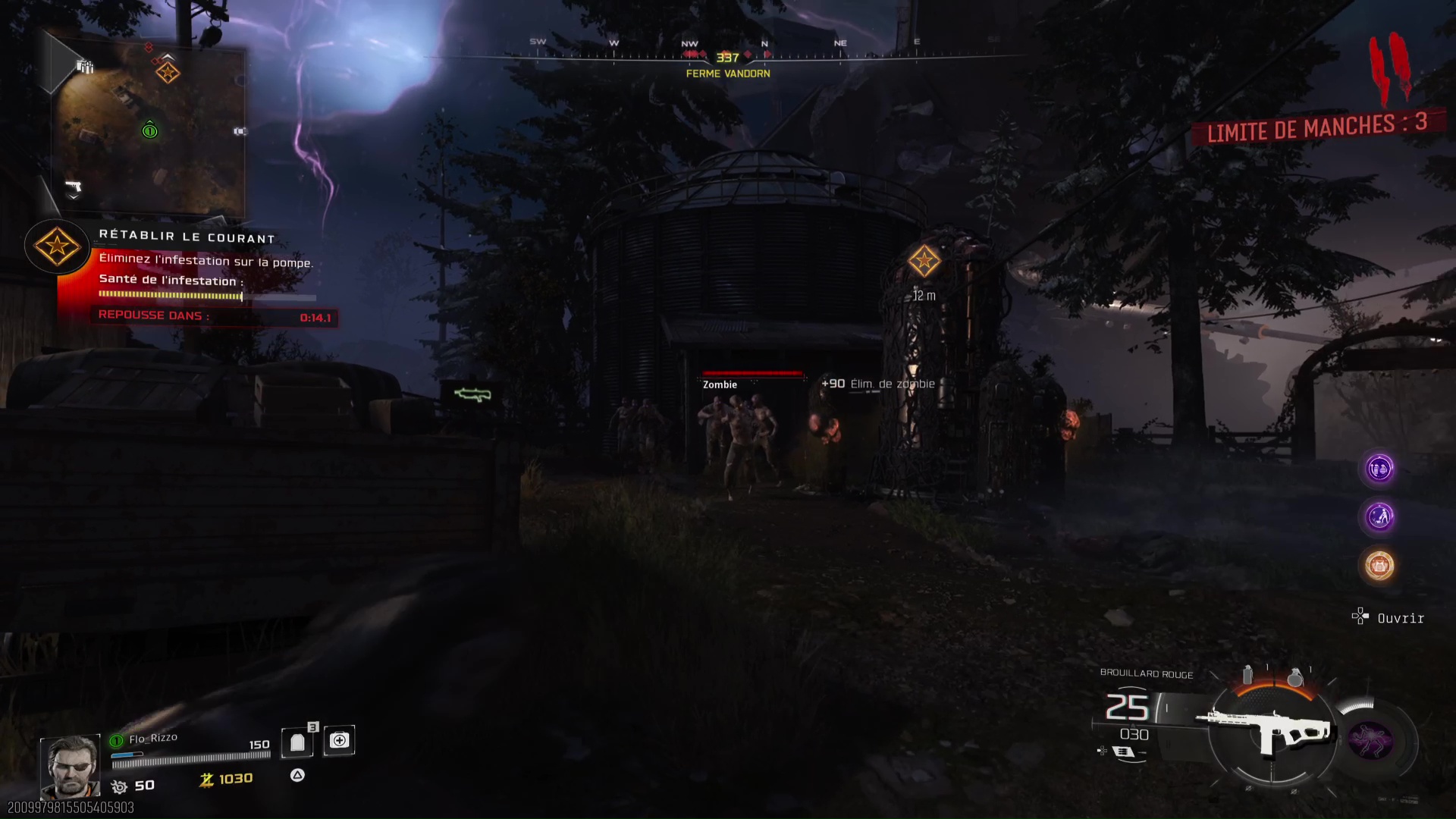Image resolution: width=1456 pixels, height=819 pixels.
Task: Click the FERME VANDORN location label
Action: (727, 74)
